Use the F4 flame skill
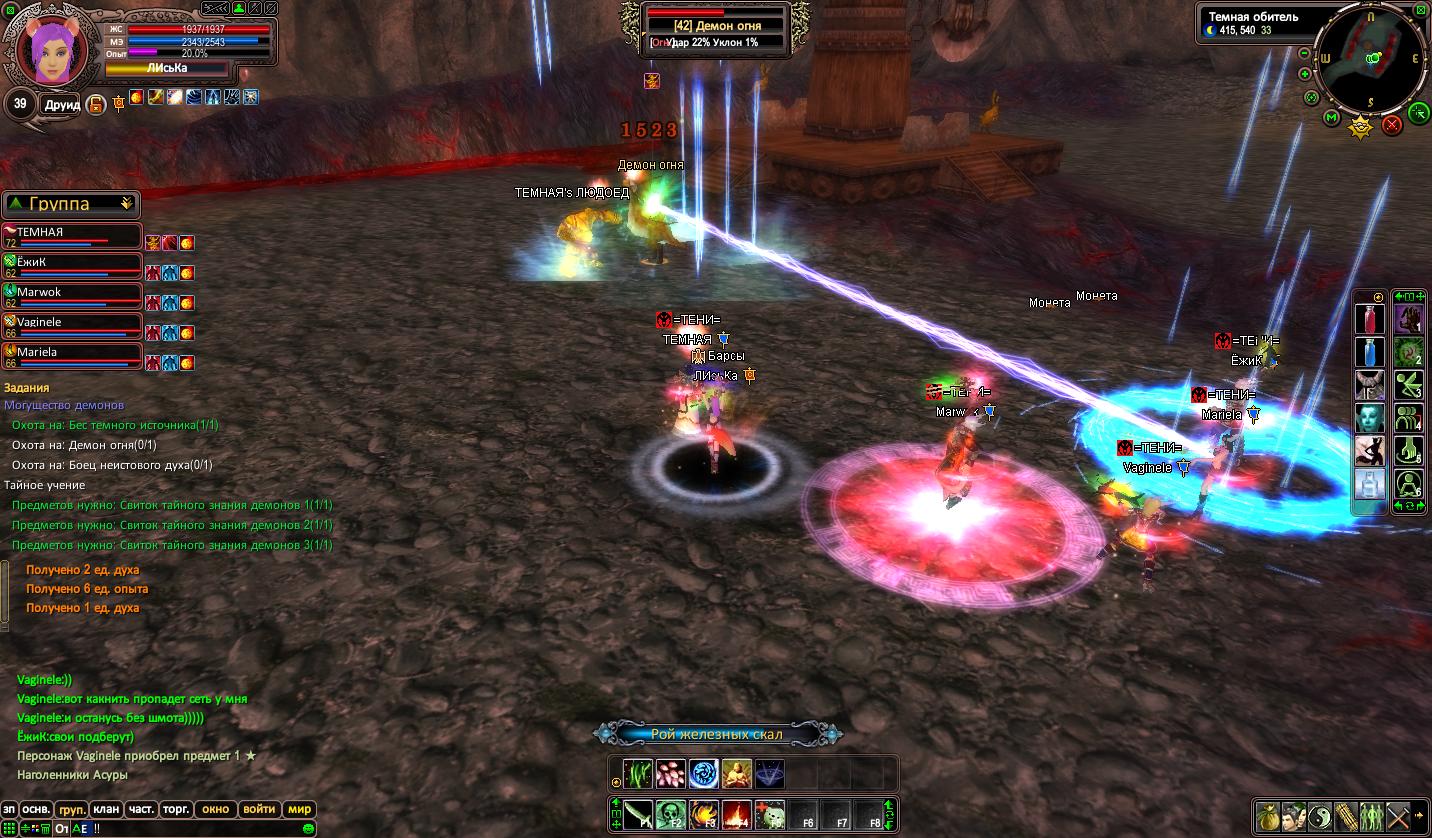This screenshot has width=1432, height=838. point(737,814)
